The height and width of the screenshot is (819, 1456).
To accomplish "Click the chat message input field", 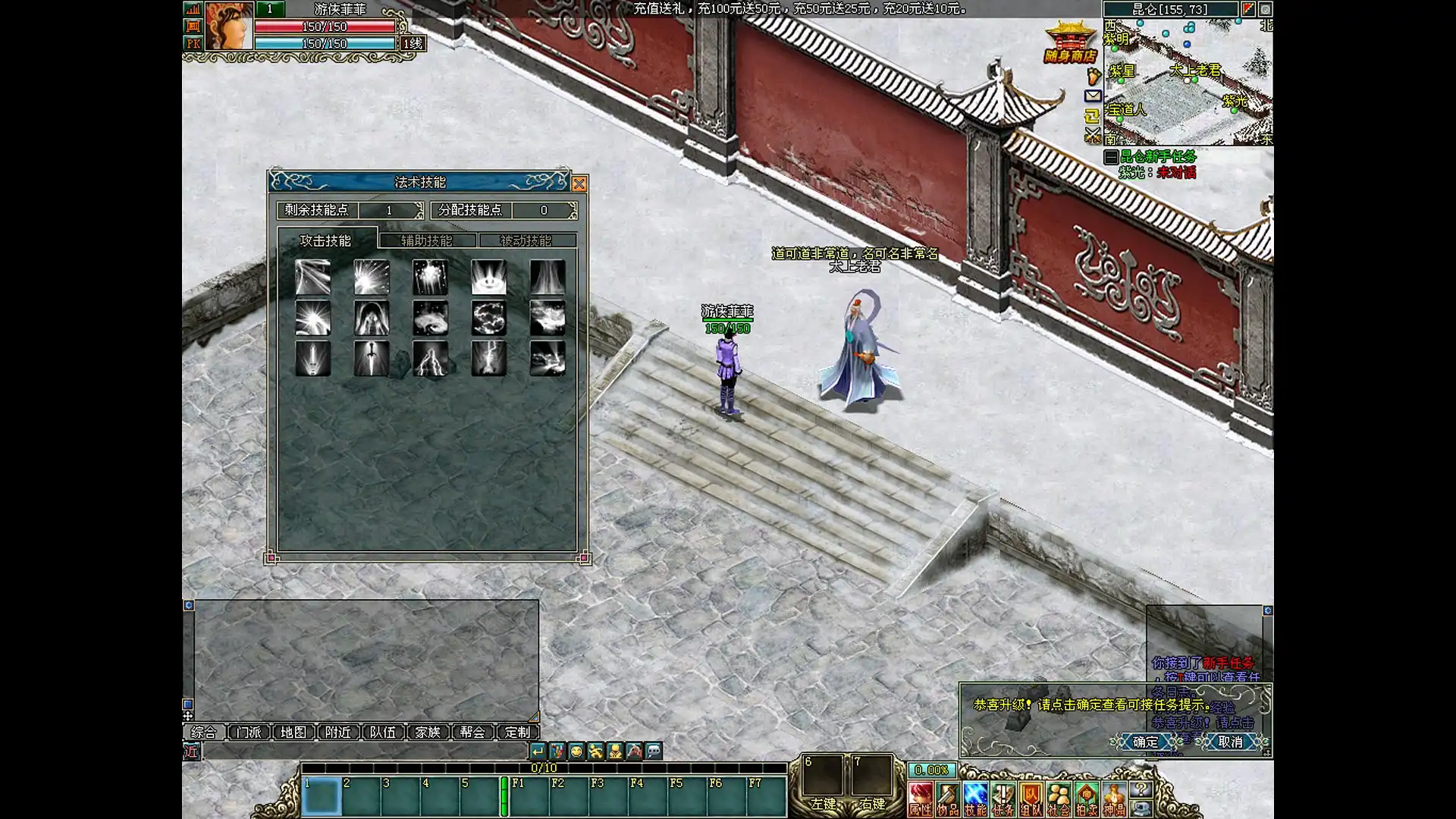I will pyautogui.click(x=364, y=751).
